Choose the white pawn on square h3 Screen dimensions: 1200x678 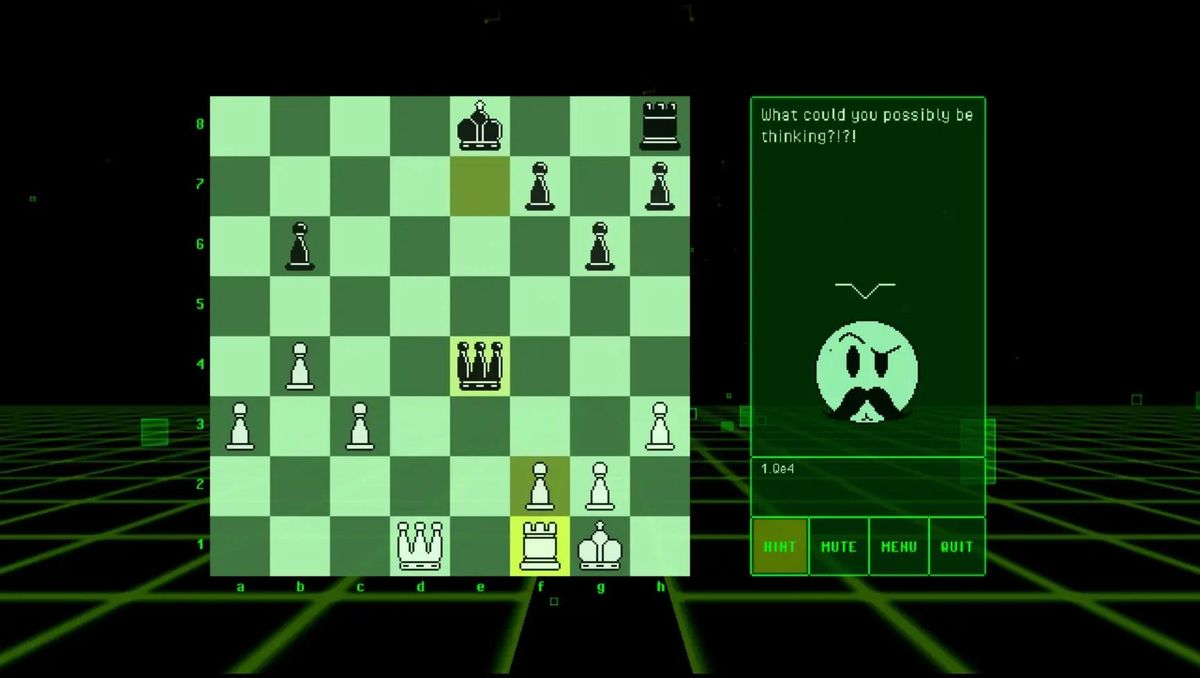point(660,426)
